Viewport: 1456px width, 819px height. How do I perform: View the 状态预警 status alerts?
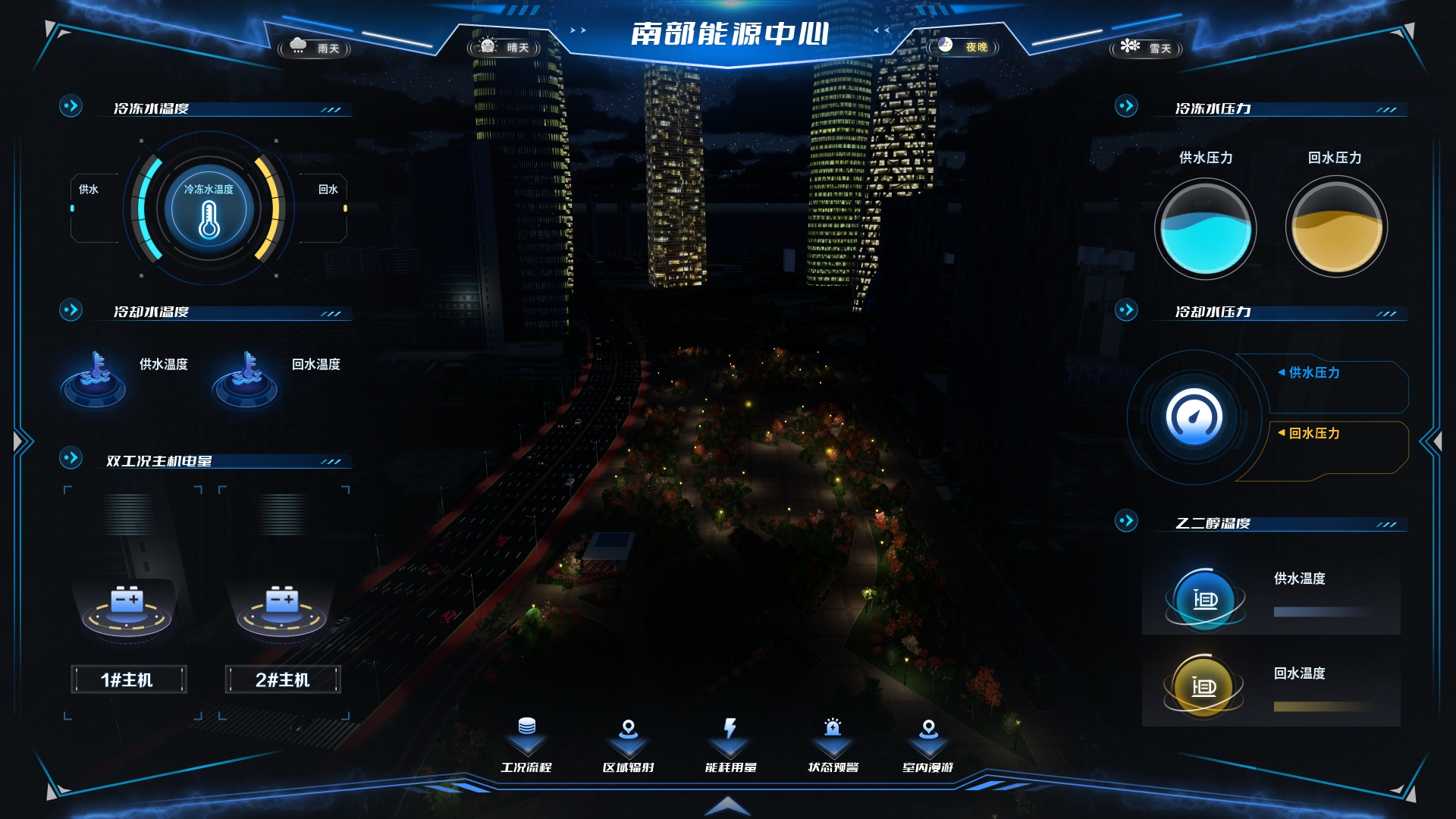(x=833, y=745)
